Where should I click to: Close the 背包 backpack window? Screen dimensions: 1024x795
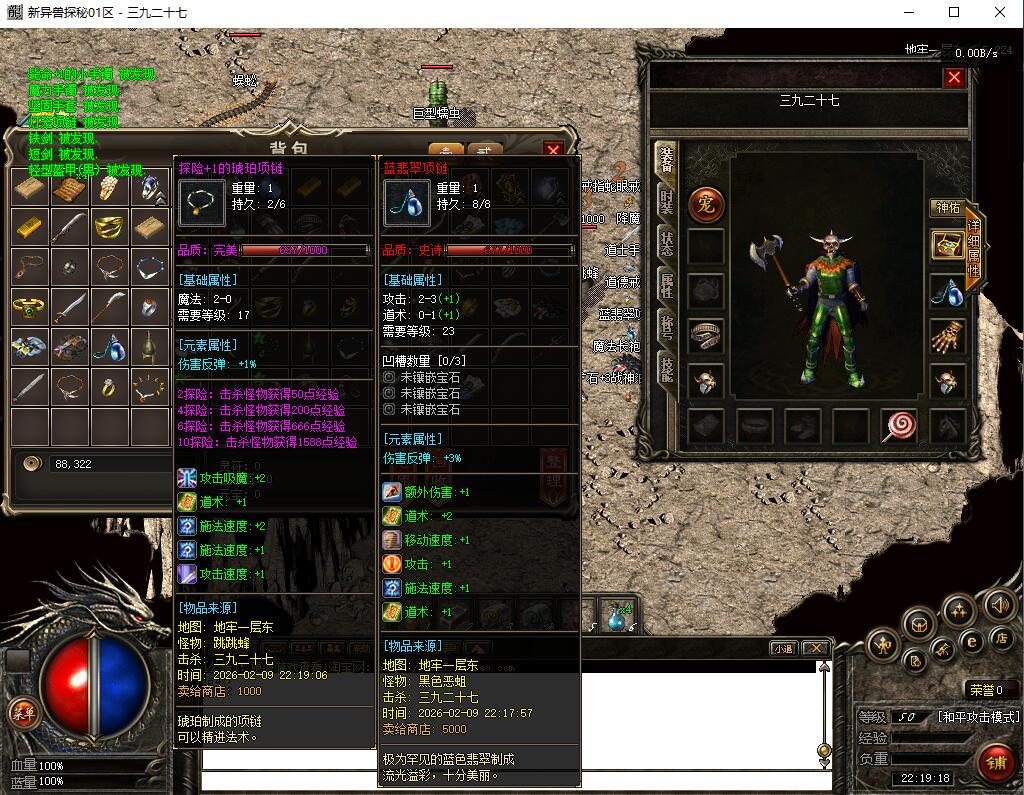click(x=553, y=150)
